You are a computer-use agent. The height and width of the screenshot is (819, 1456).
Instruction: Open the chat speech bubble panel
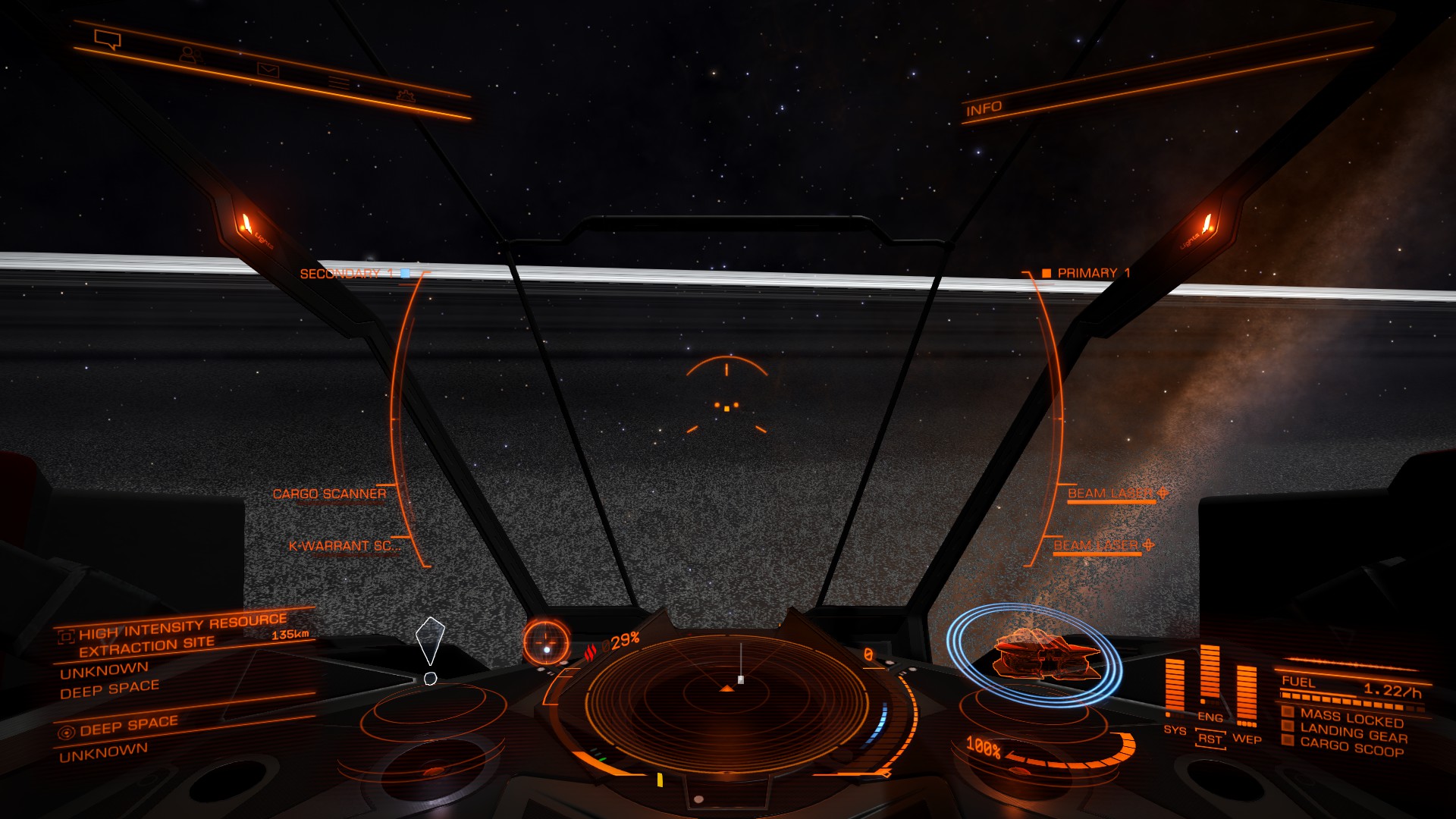coord(107,39)
